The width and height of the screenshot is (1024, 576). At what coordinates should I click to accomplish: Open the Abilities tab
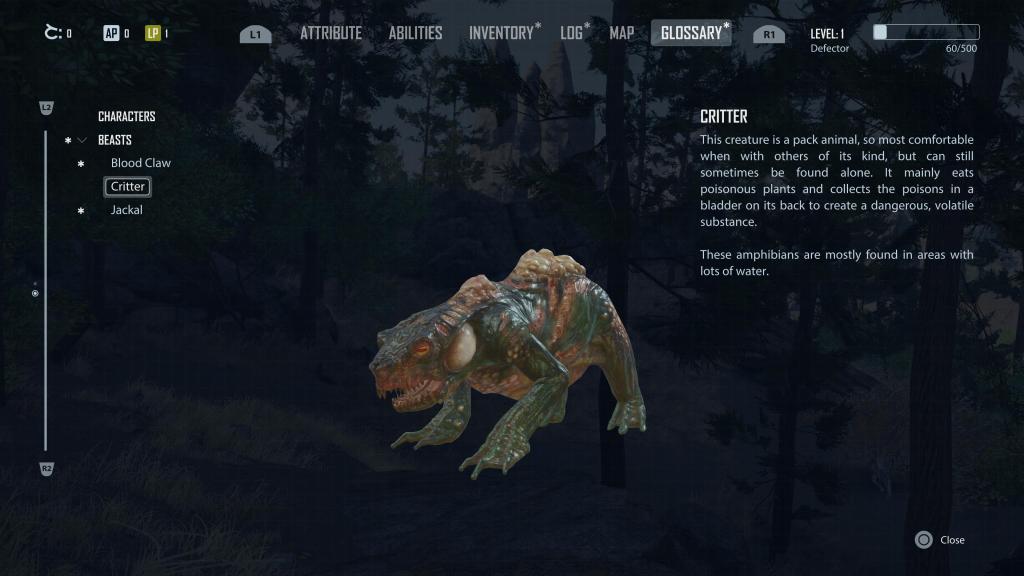(415, 33)
